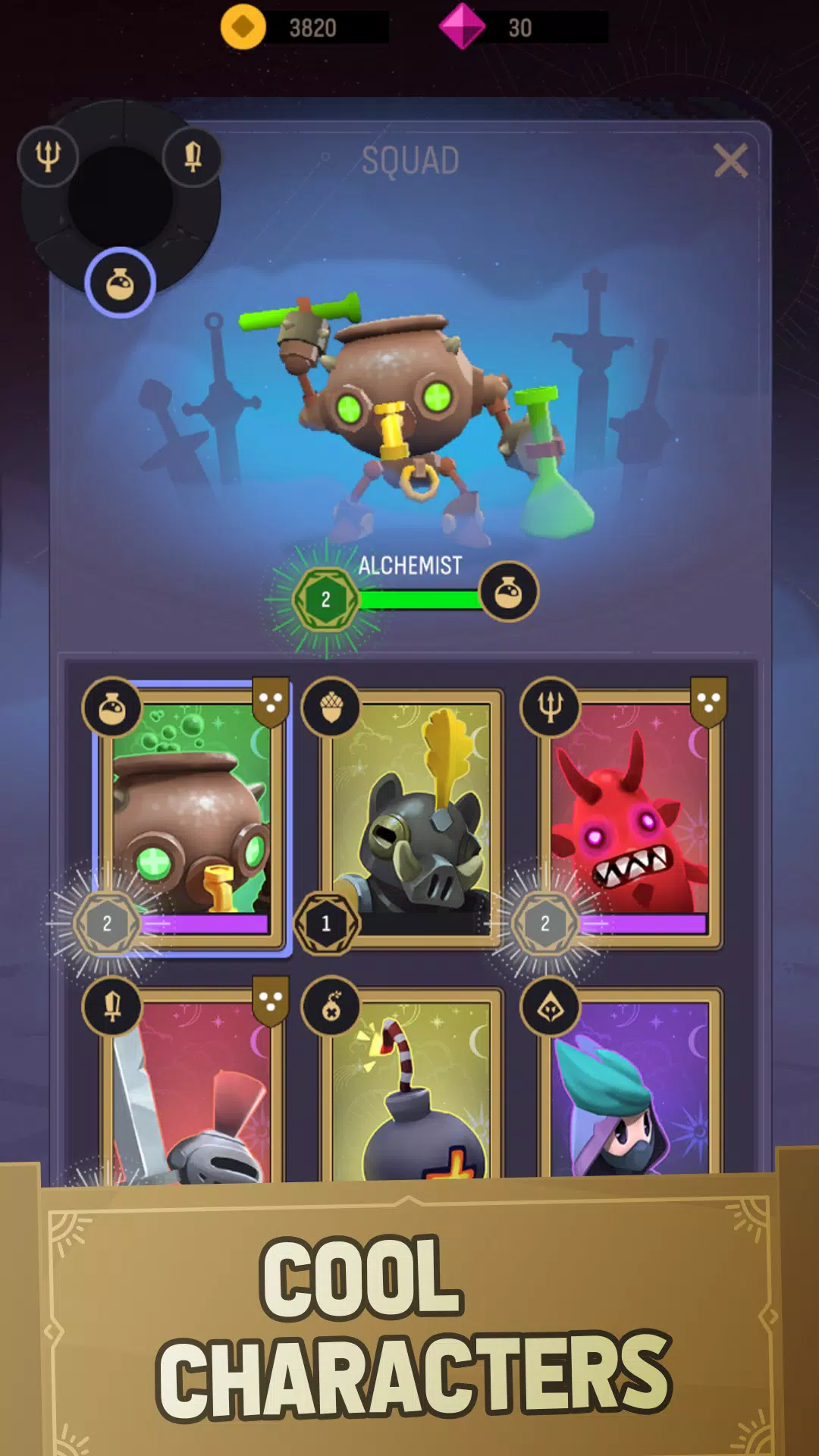The height and width of the screenshot is (1456, 819).
Task: Select the highlighted potion slot on wheel
Action: point(120,284)
